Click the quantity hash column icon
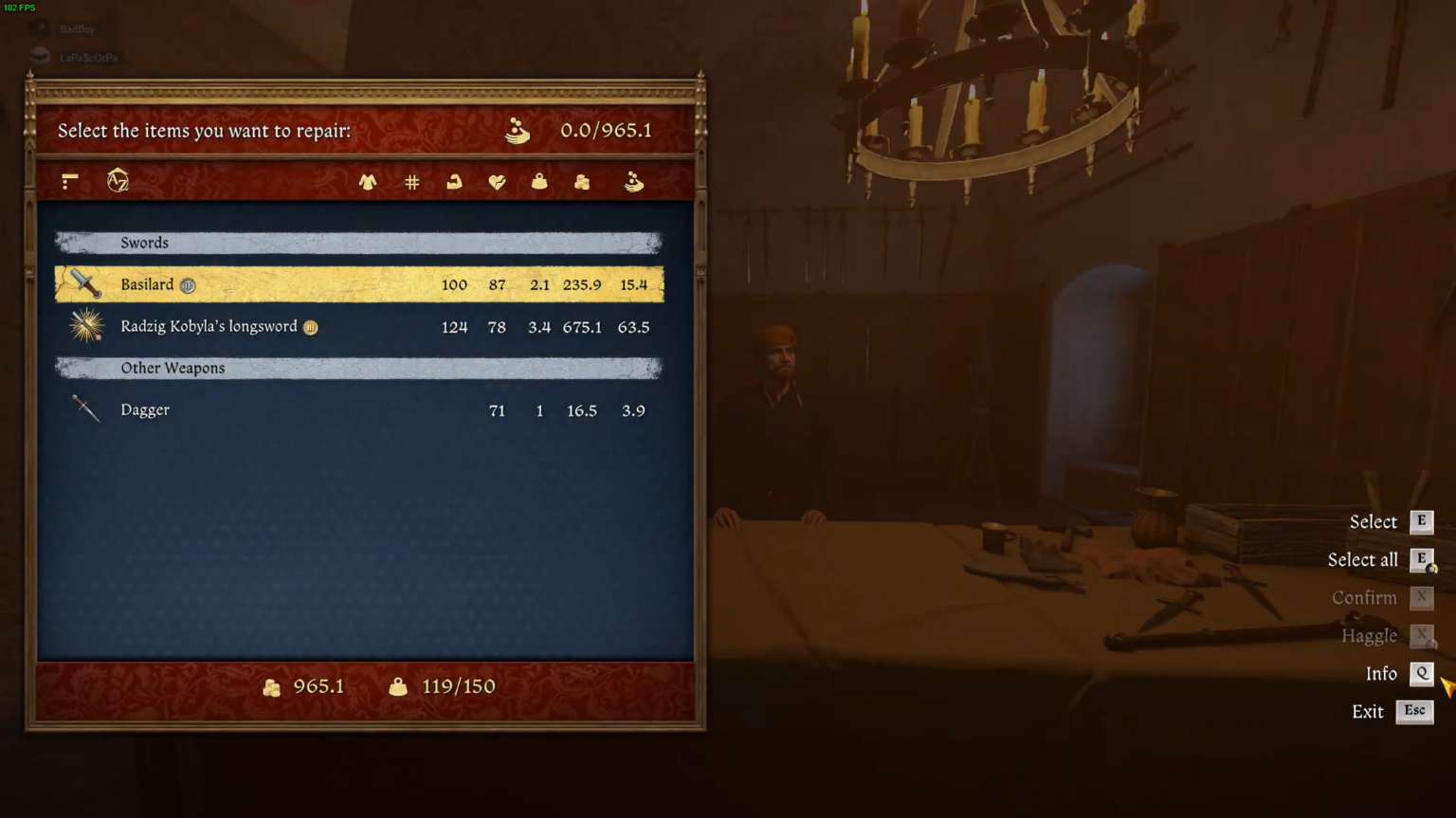 pyautogui.click(x=410, y=182)
